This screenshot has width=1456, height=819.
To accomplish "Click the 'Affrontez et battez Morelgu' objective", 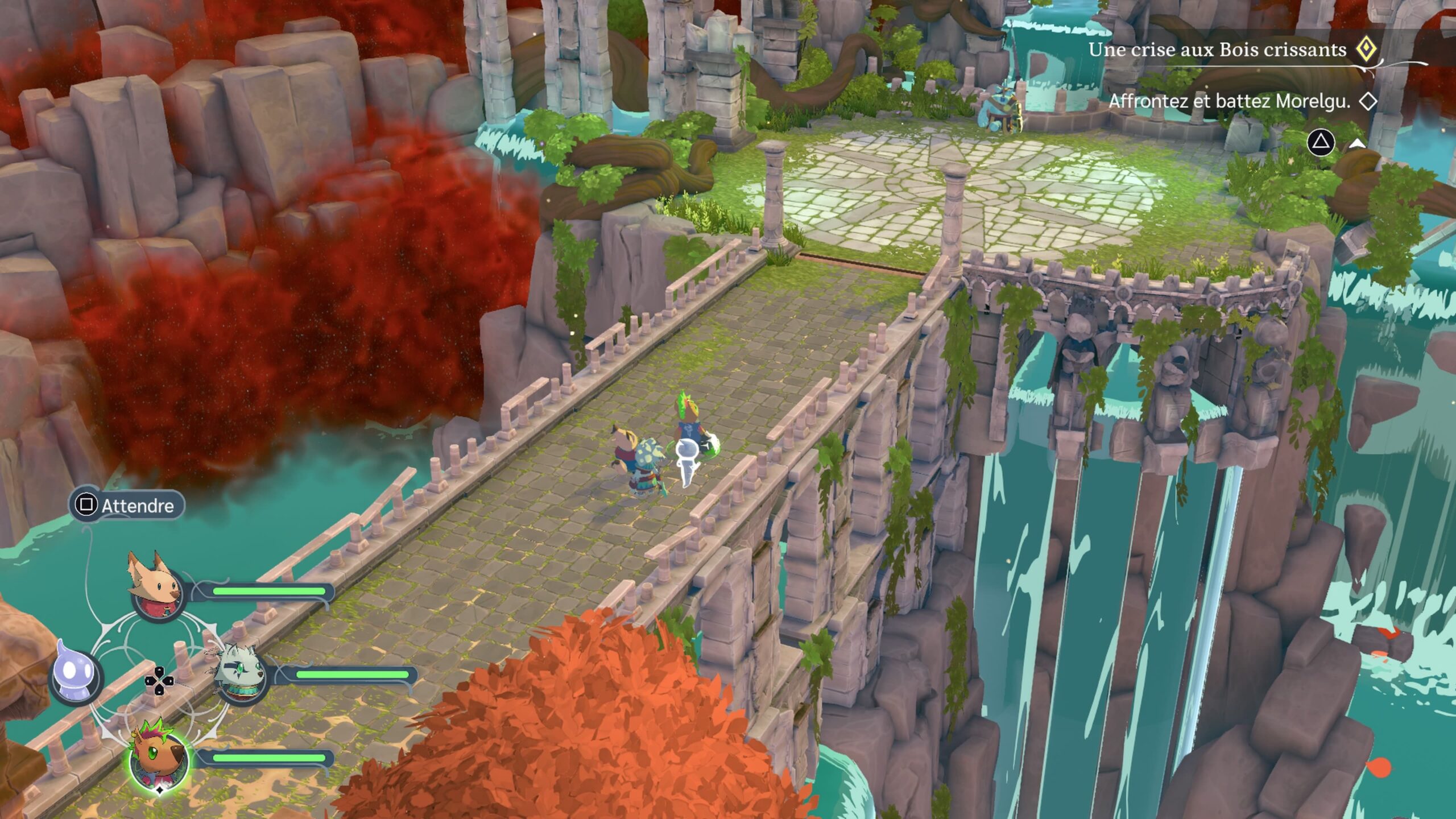I will point(1228,101).
